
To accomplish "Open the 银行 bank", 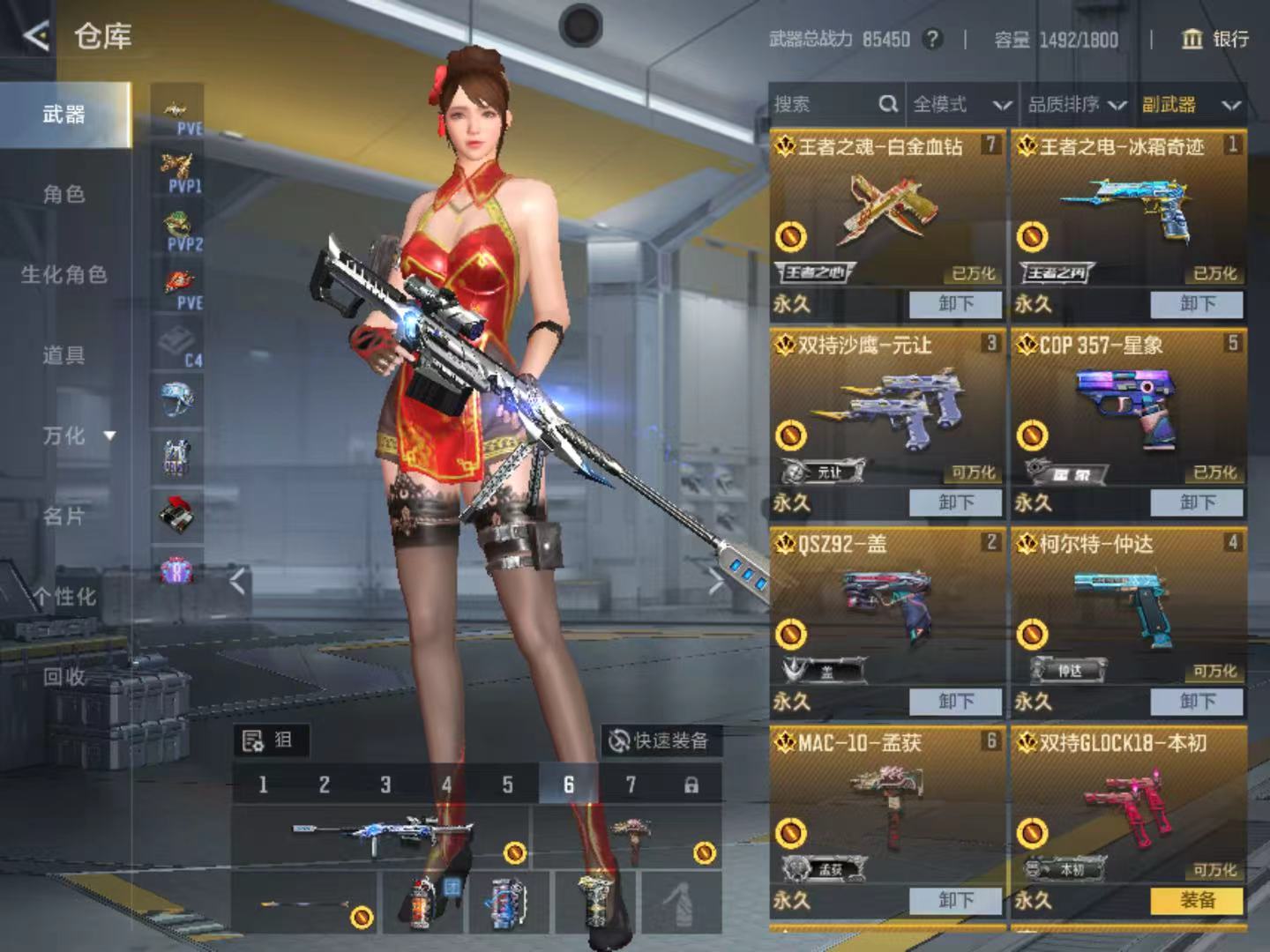I will coord(1215,39).
